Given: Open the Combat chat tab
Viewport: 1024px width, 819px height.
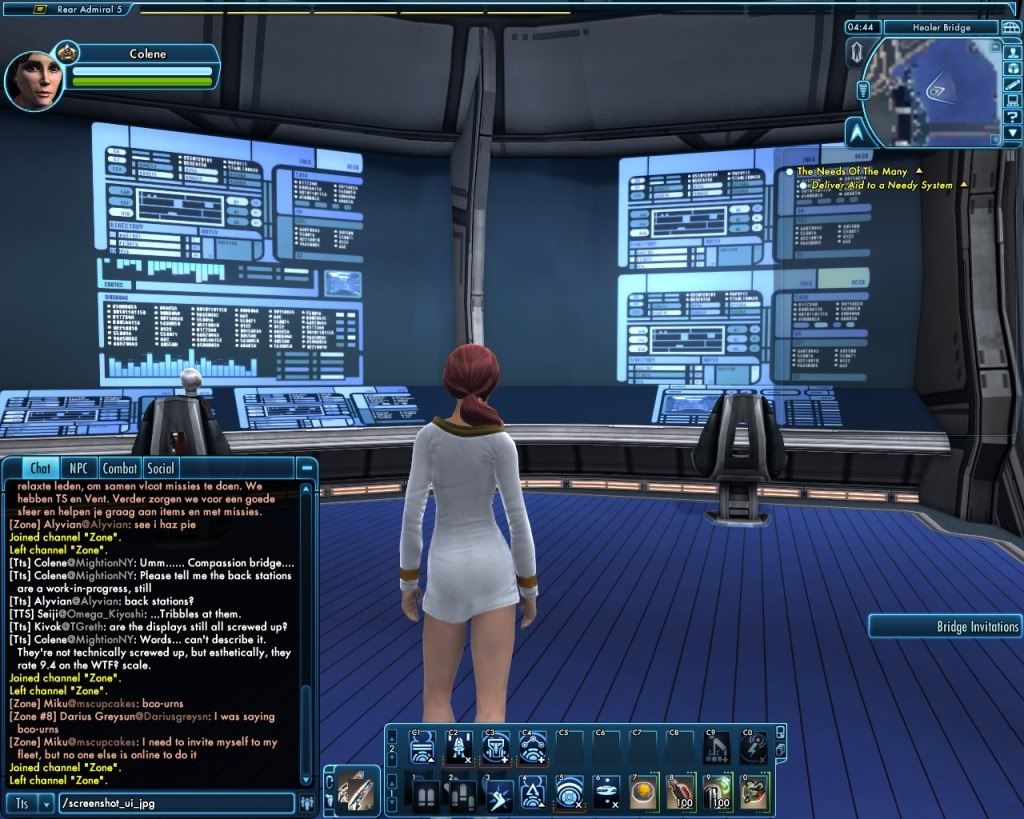Looking at the screenshot, I should (x=120, y=468).
